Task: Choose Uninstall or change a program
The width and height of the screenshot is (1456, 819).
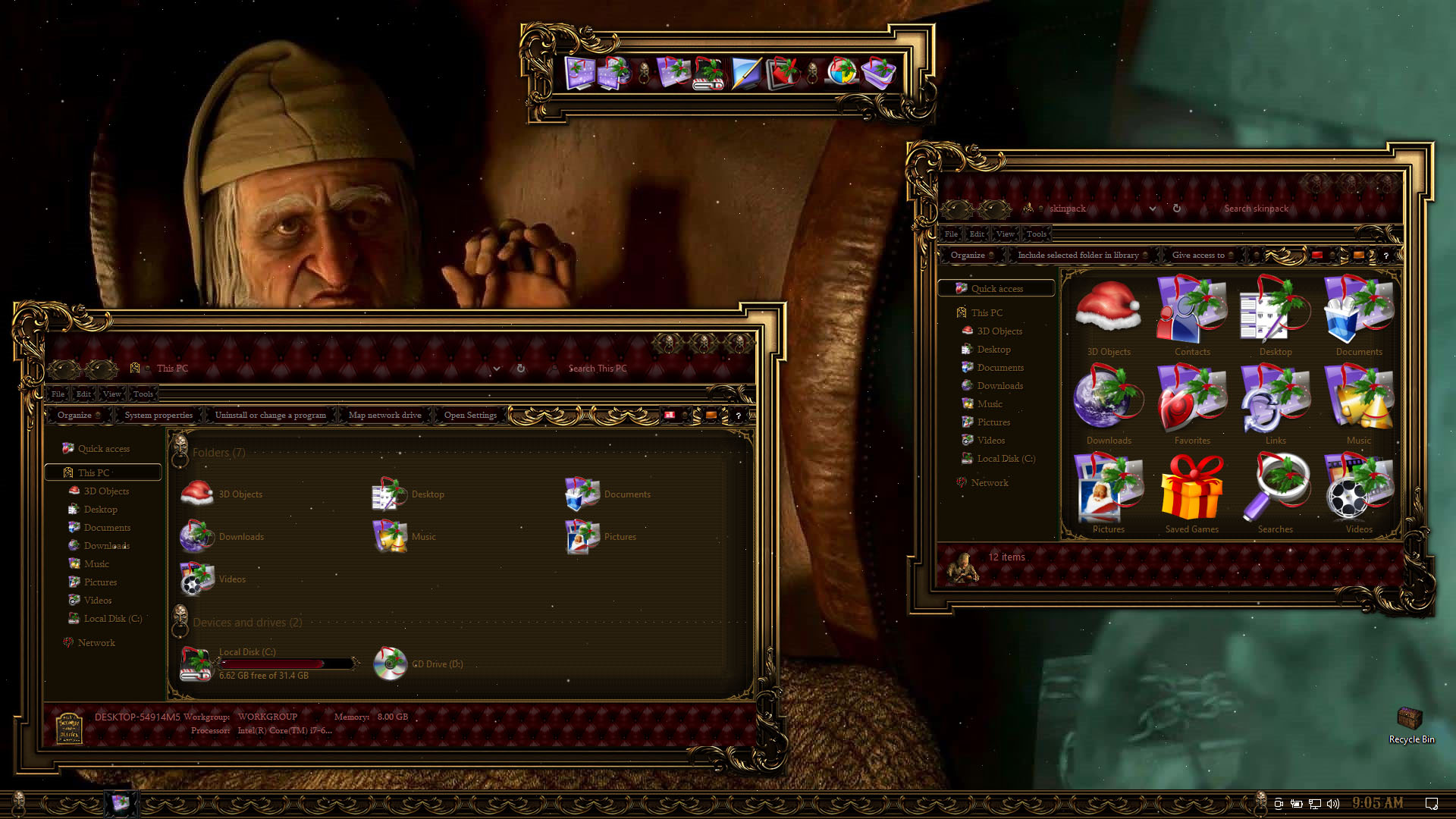Action: 270,415
